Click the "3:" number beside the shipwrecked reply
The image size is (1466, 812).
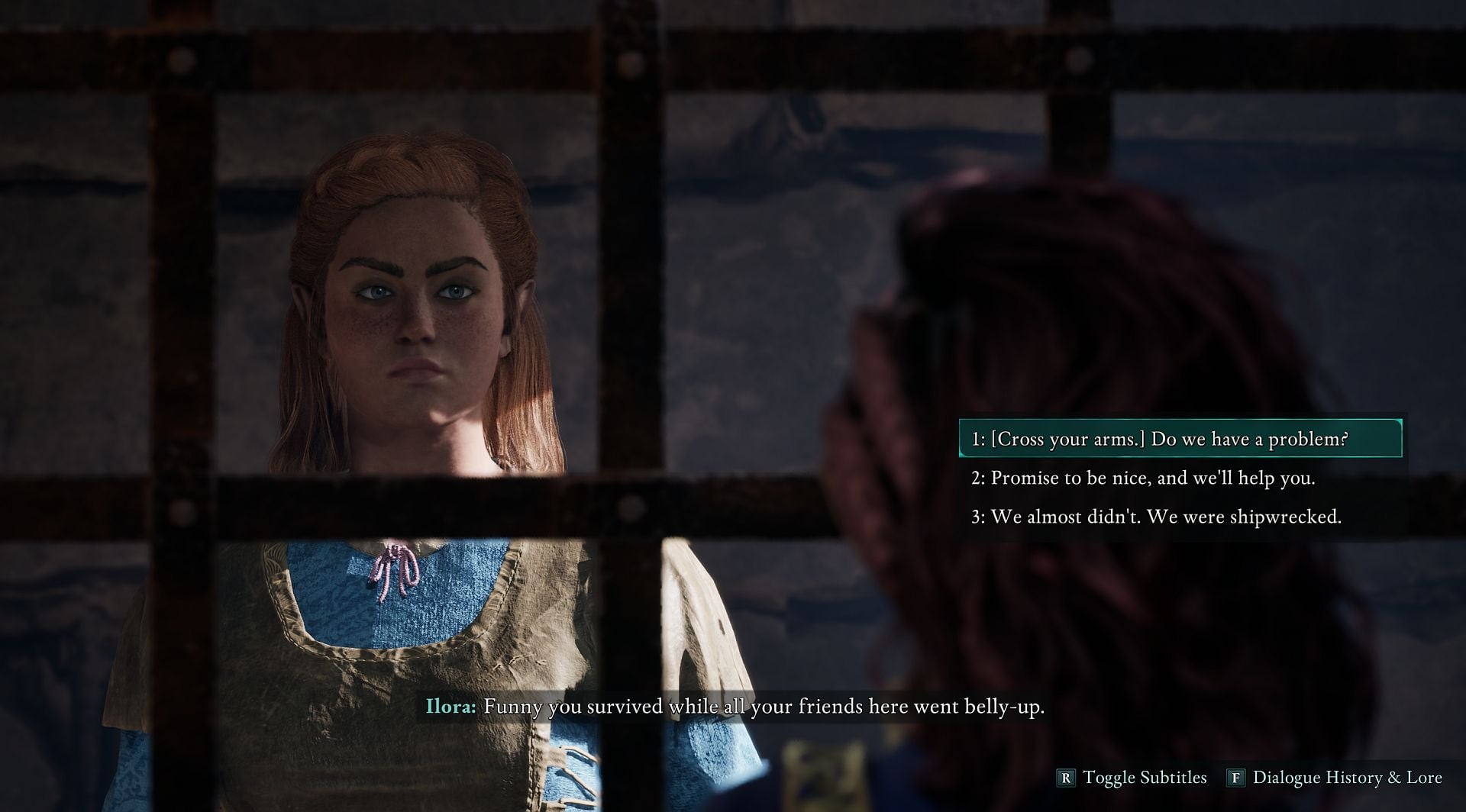coord(980,517)
